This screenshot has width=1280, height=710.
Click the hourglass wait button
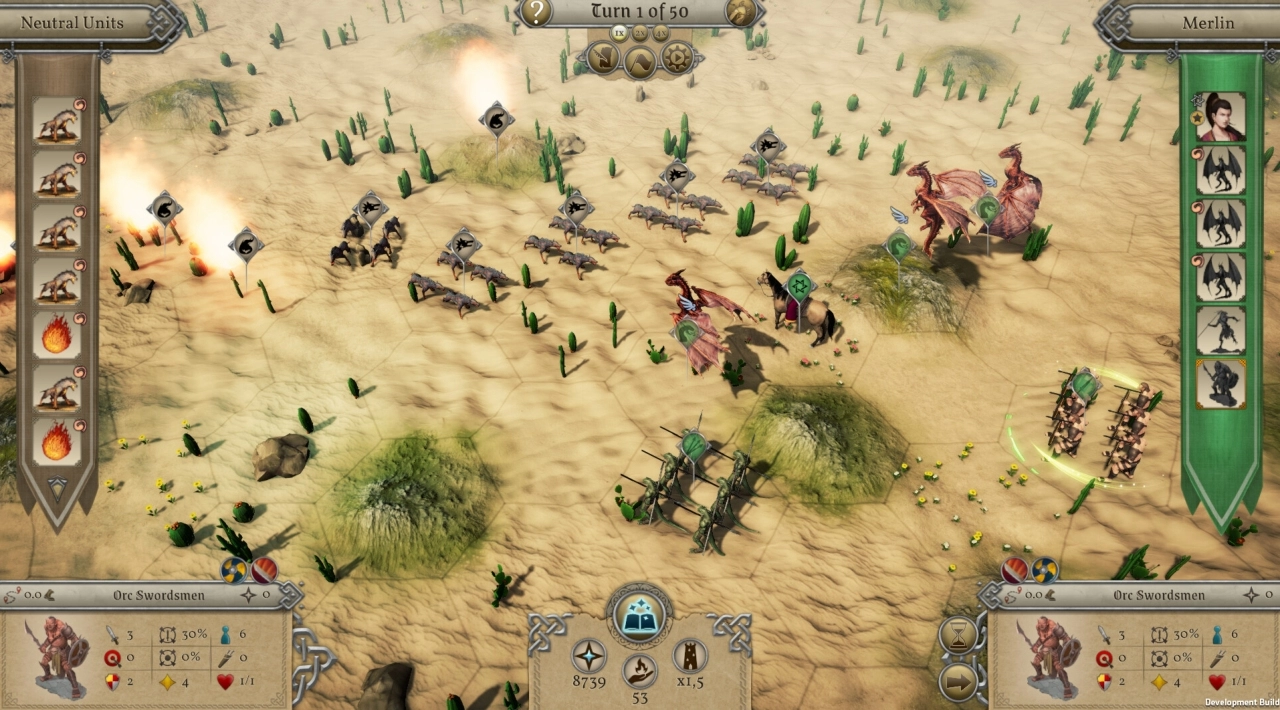(x=959, y=636)
